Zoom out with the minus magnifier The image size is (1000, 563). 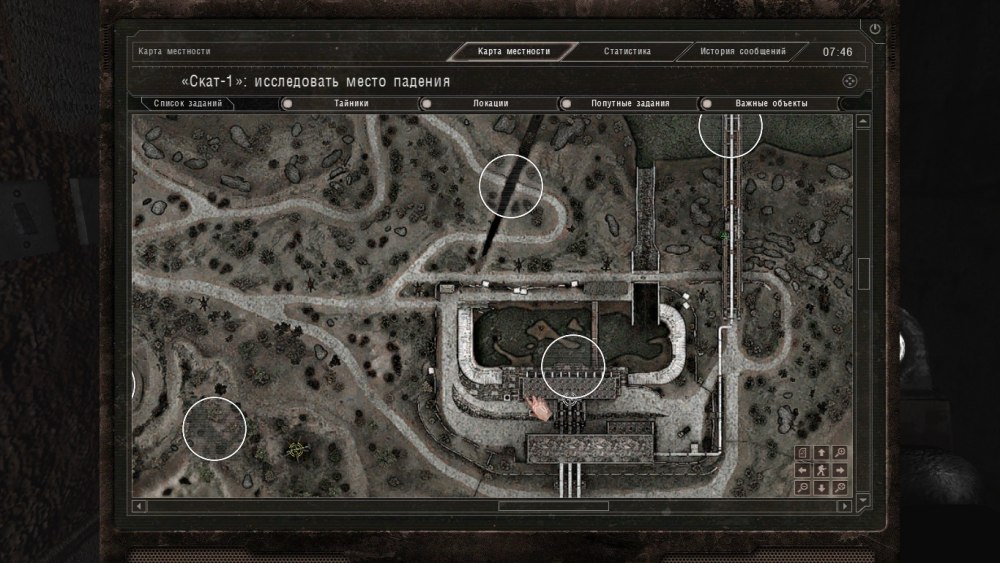pyautogui.click(x=803, y=487)
